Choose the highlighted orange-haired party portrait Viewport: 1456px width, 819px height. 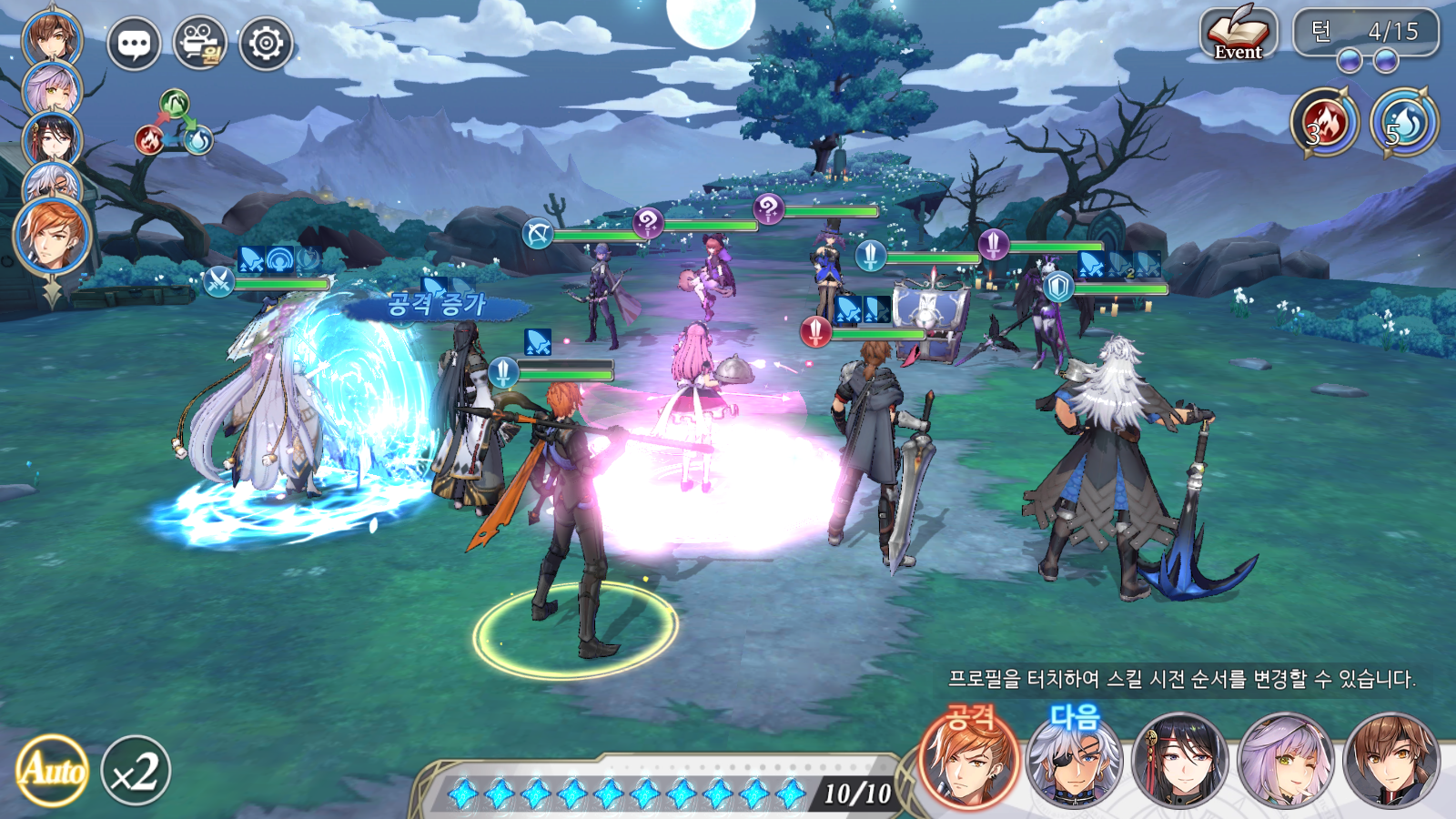point(52,235)
